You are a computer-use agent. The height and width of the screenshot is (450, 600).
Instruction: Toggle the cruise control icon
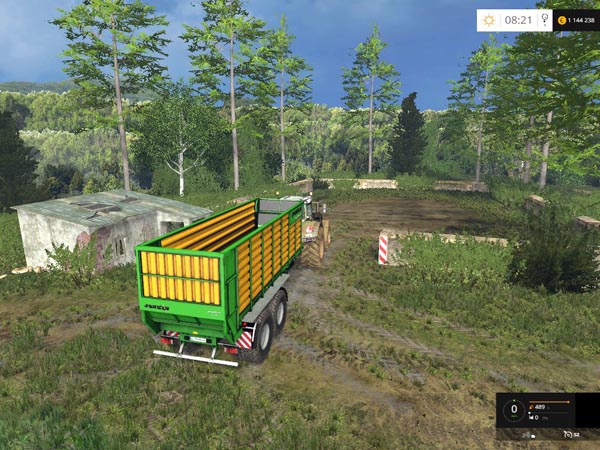pos(567,433)
